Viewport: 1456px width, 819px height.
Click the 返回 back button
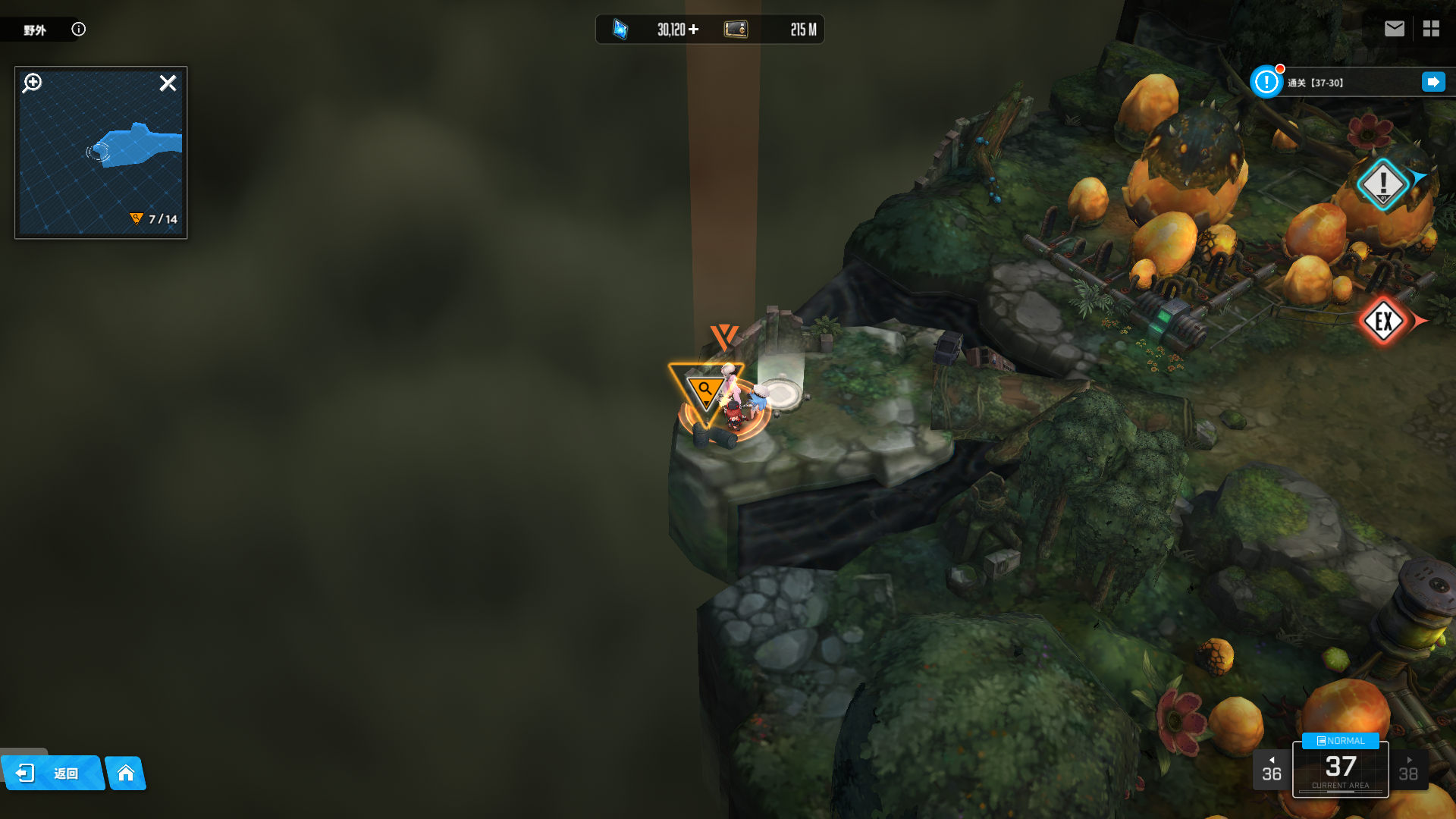(53, 773)
